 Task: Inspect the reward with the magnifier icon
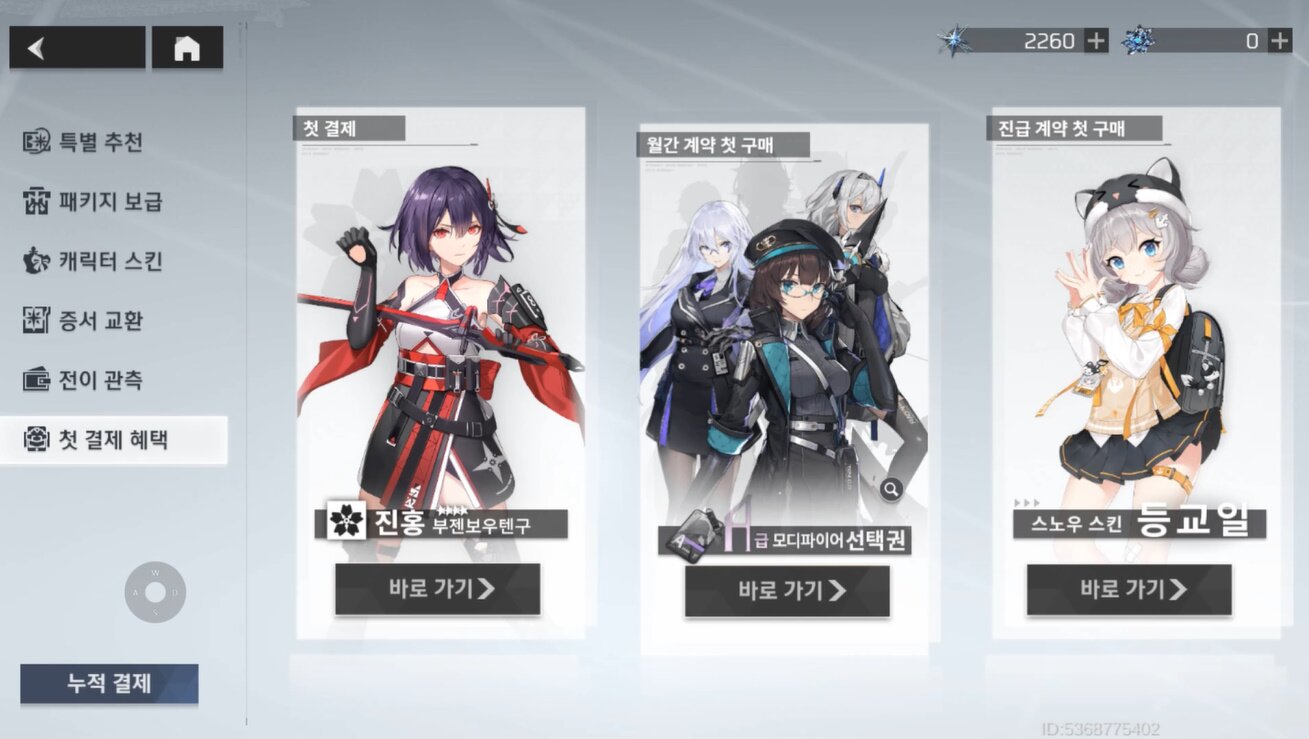point(891,489)
